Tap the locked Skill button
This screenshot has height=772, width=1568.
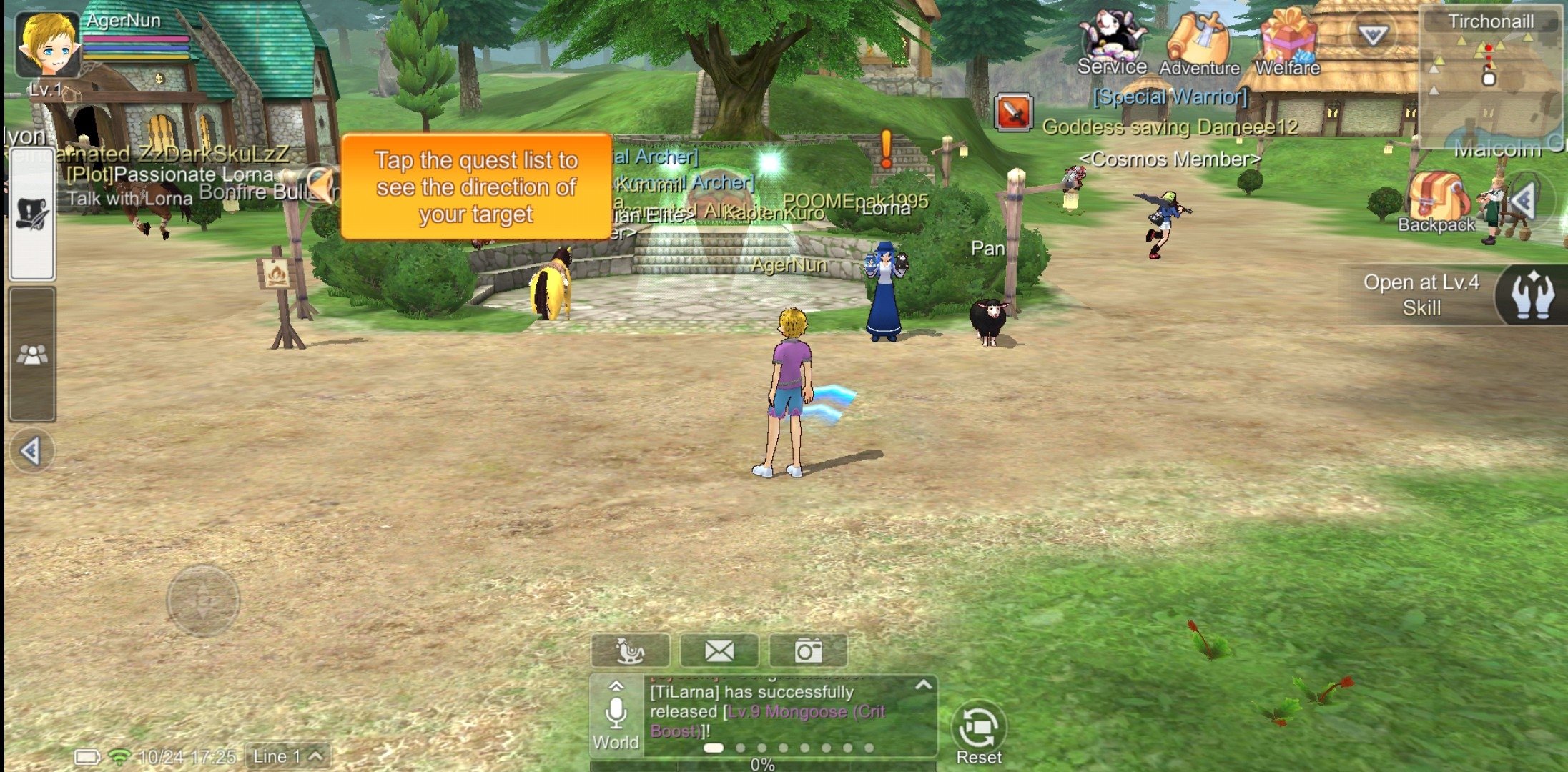(1530, 294)
